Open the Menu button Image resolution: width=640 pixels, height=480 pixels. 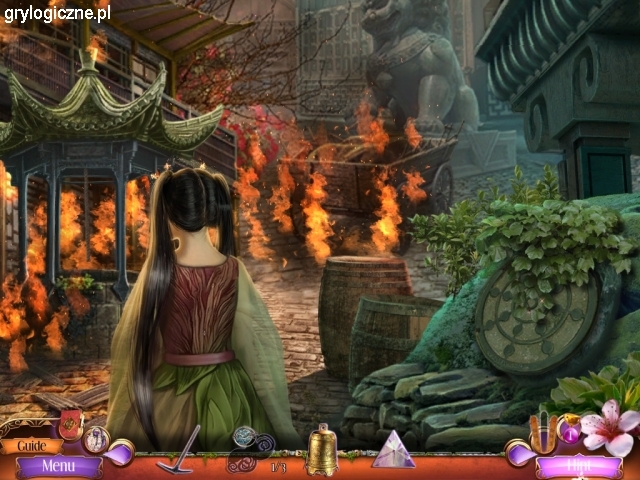pyautogui.click(x=58, y=465)
